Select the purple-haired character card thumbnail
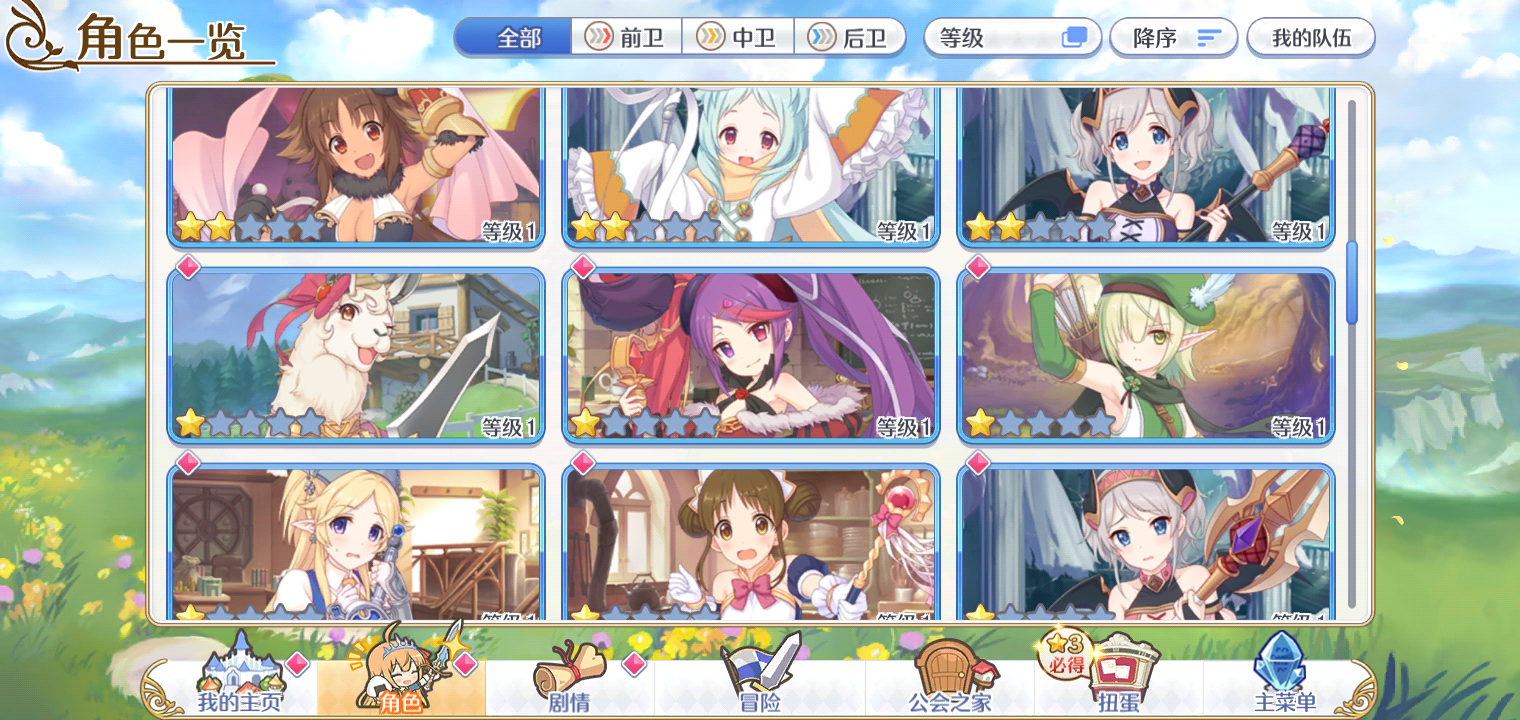This screenshot has width=1520, height=720. 752,355
